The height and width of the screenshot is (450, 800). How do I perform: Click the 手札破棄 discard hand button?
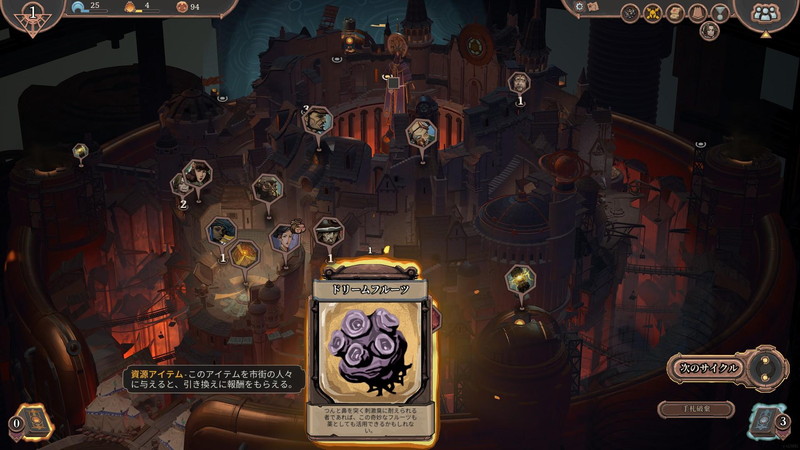(x=696, y=409)
